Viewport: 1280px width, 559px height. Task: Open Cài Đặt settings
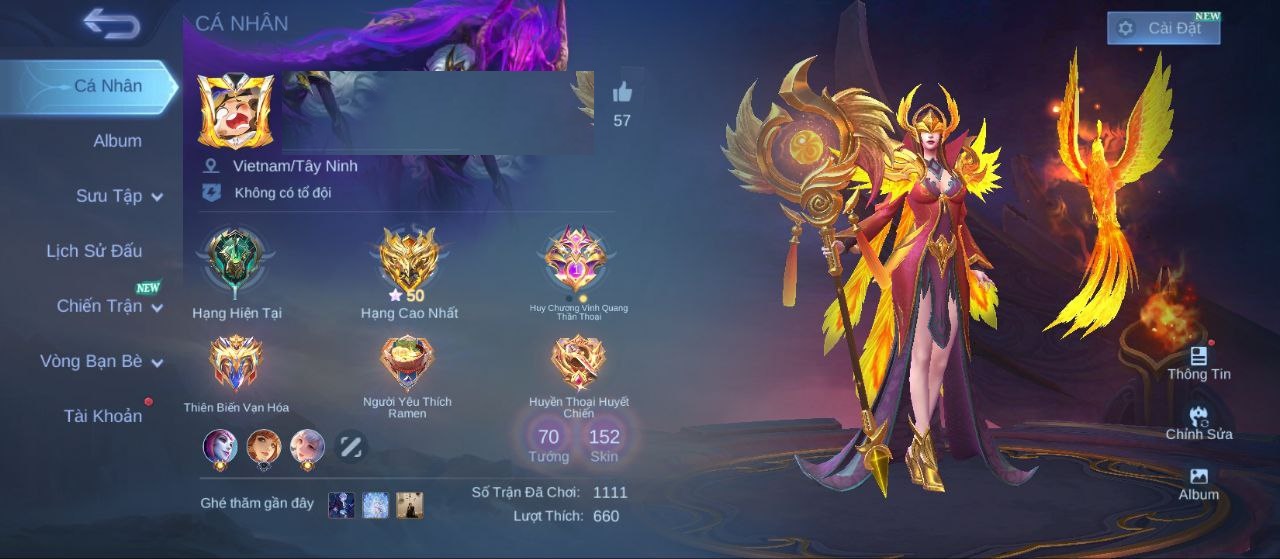[x=1163, y=28]
